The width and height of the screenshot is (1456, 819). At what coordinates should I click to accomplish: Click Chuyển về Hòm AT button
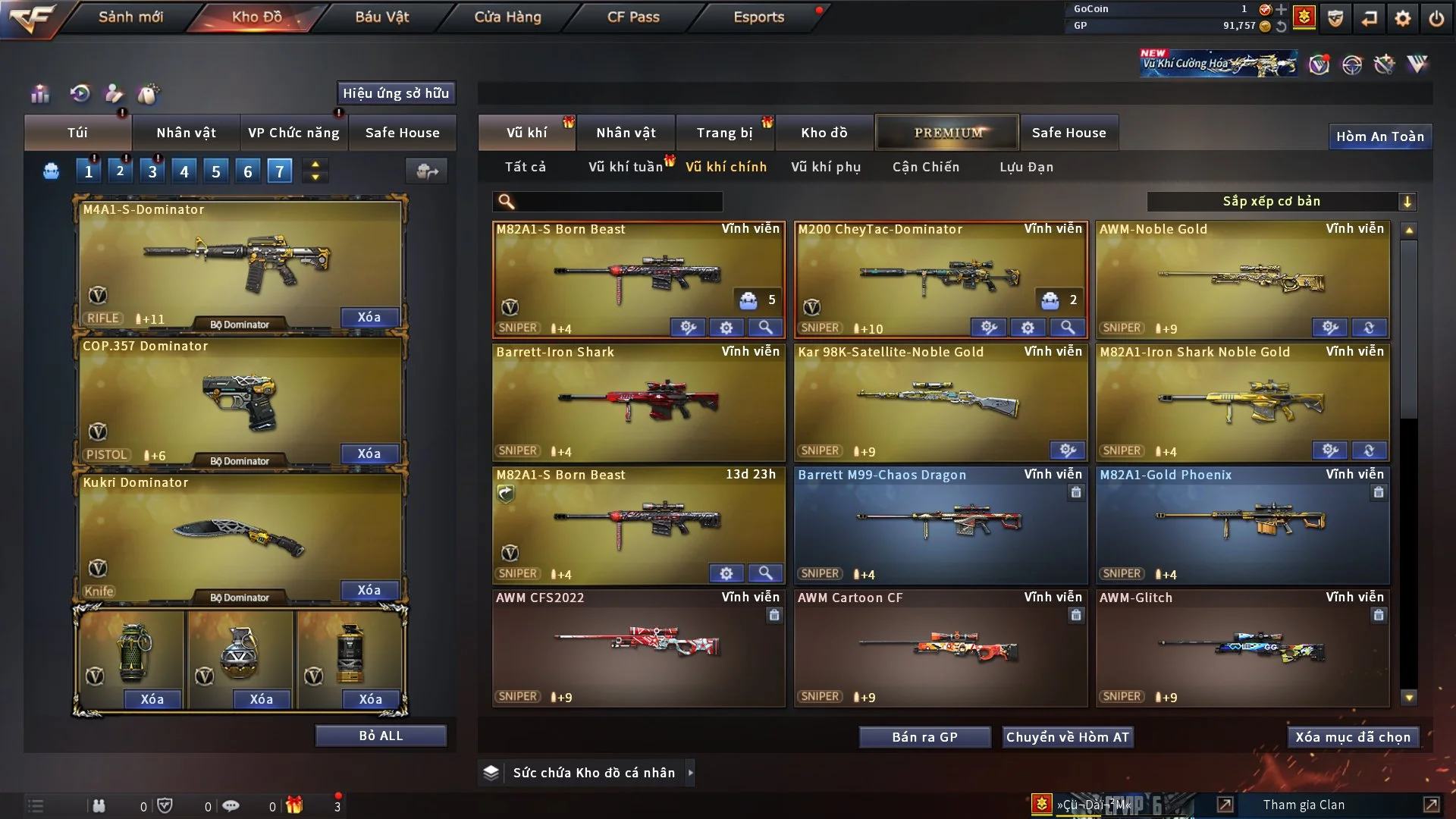tap(1068, 737)
